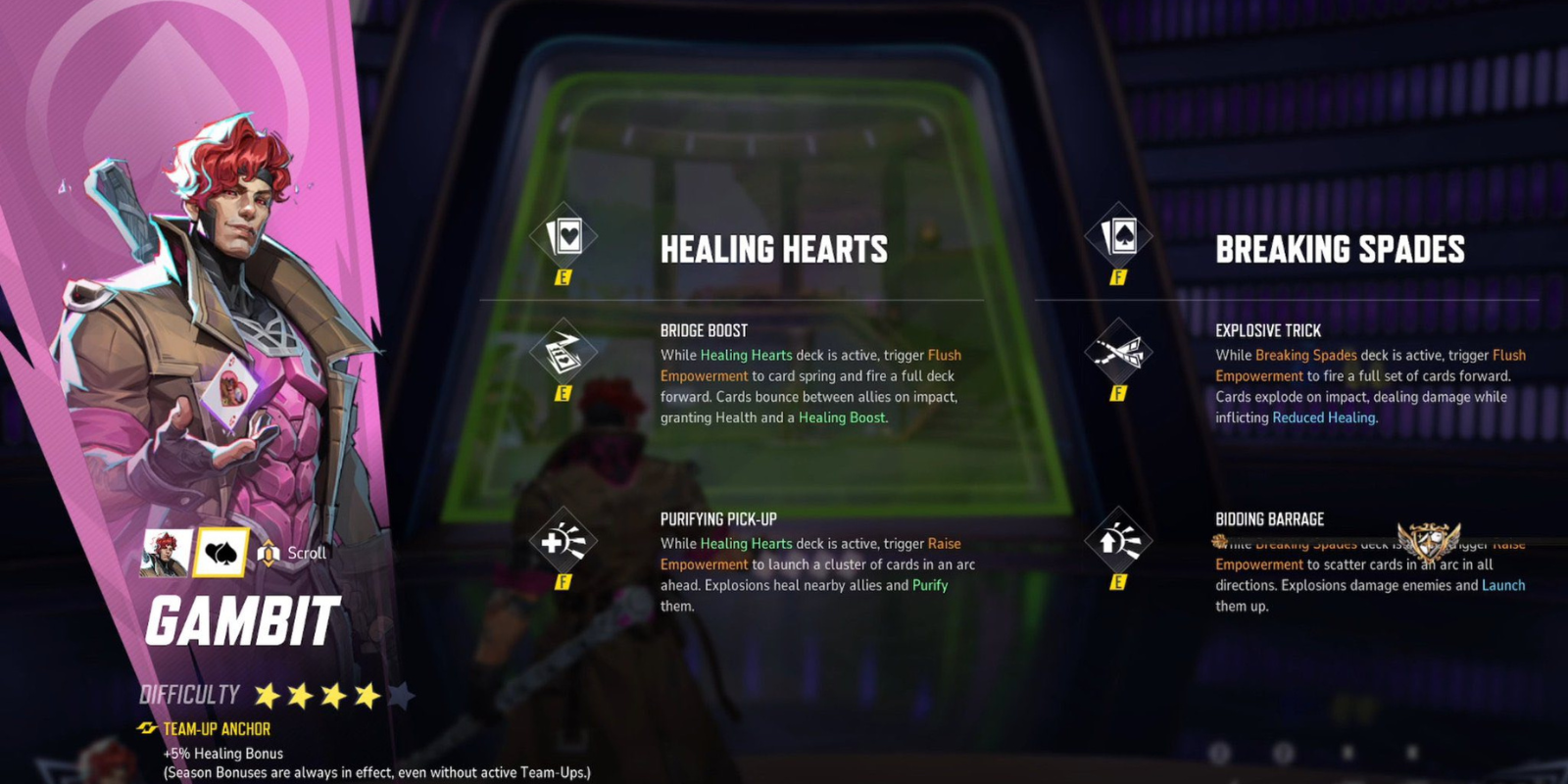Image resolution: width=1568 pixels, height=784 pixels.
Task: Click the fourth star on the difficulty rating
Action: click(364, 694)
